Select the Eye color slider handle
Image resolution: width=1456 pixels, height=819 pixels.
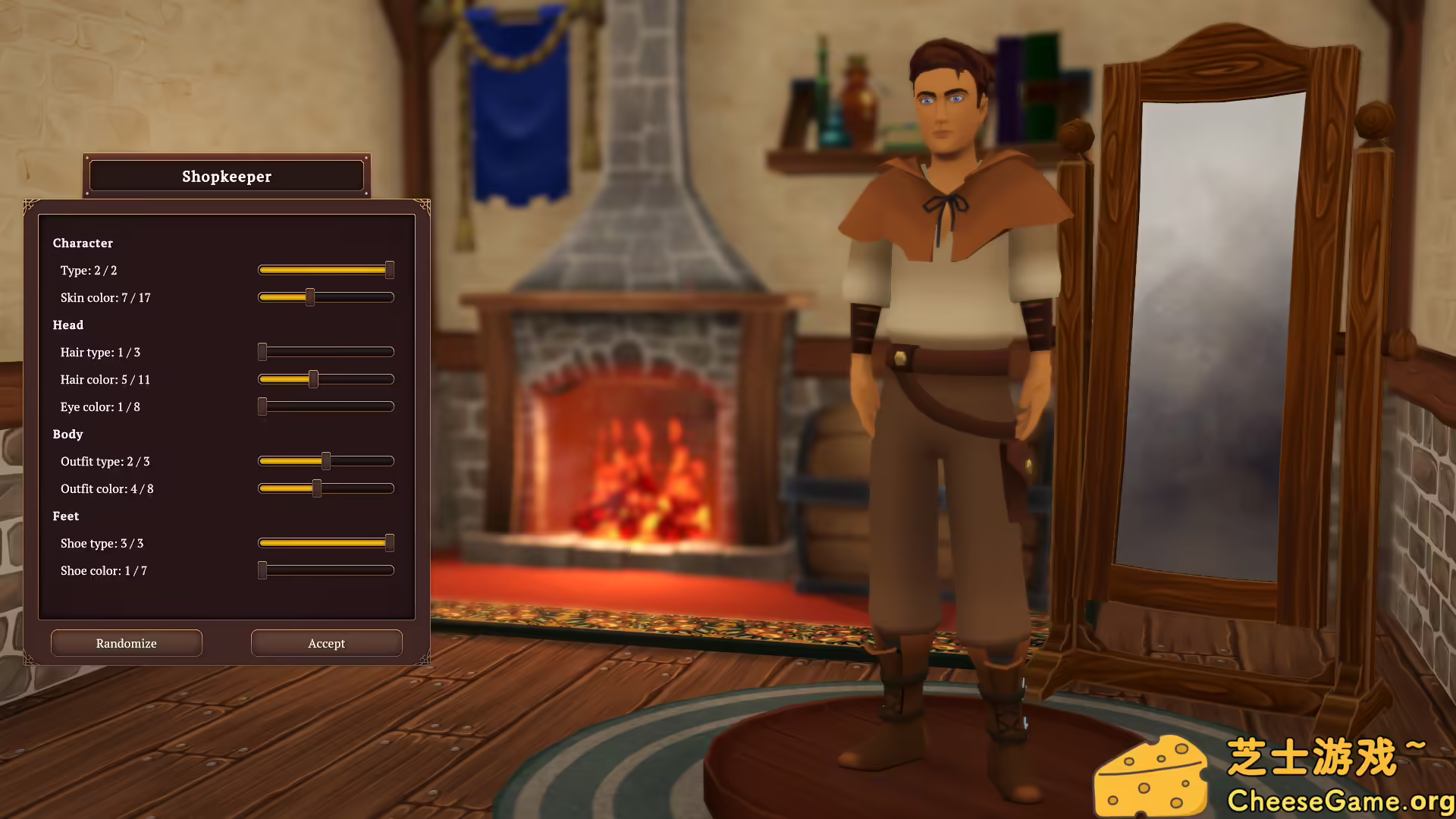[263, 406]
